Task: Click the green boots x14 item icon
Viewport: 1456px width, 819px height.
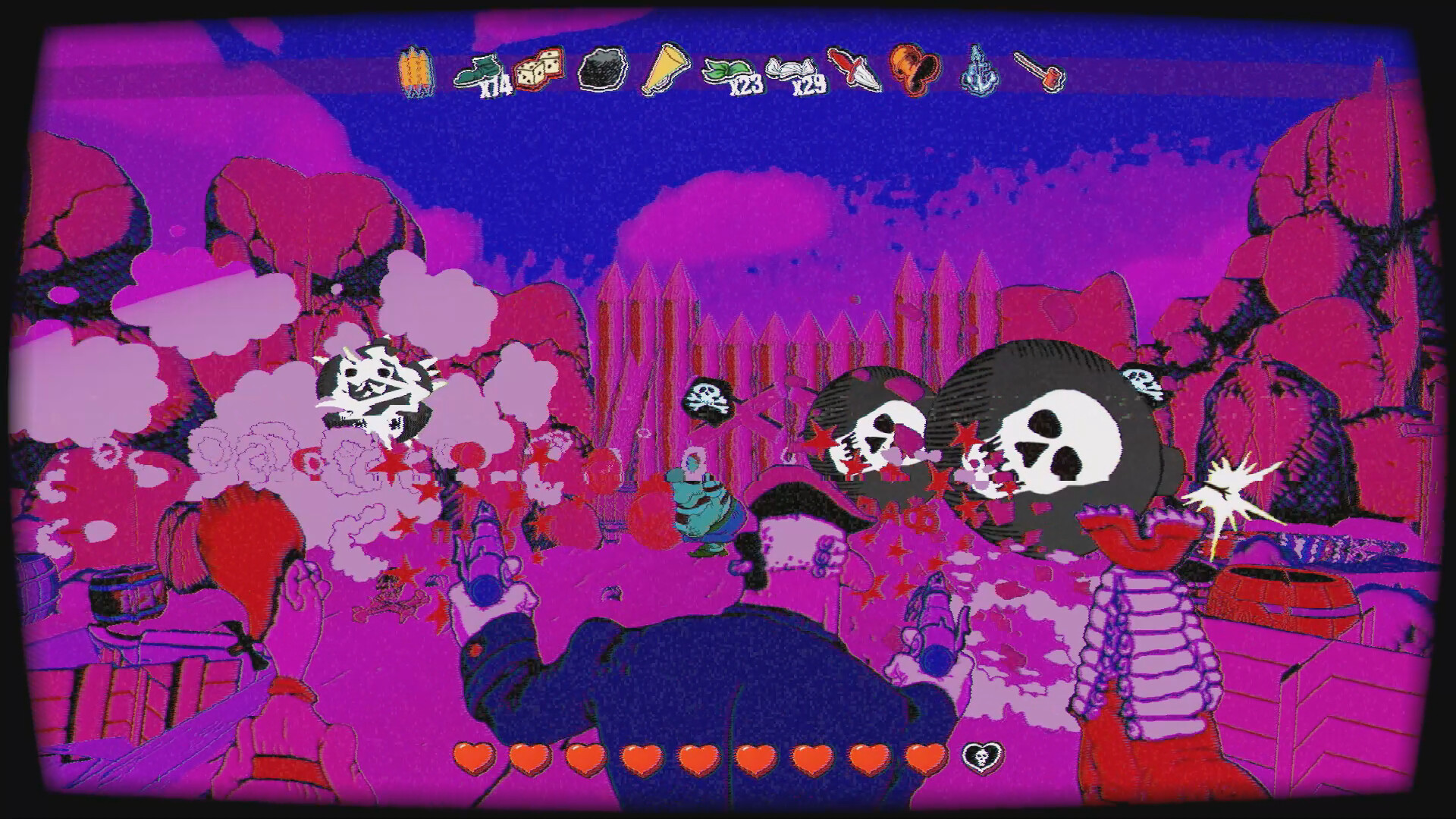Action: (478, 70)
